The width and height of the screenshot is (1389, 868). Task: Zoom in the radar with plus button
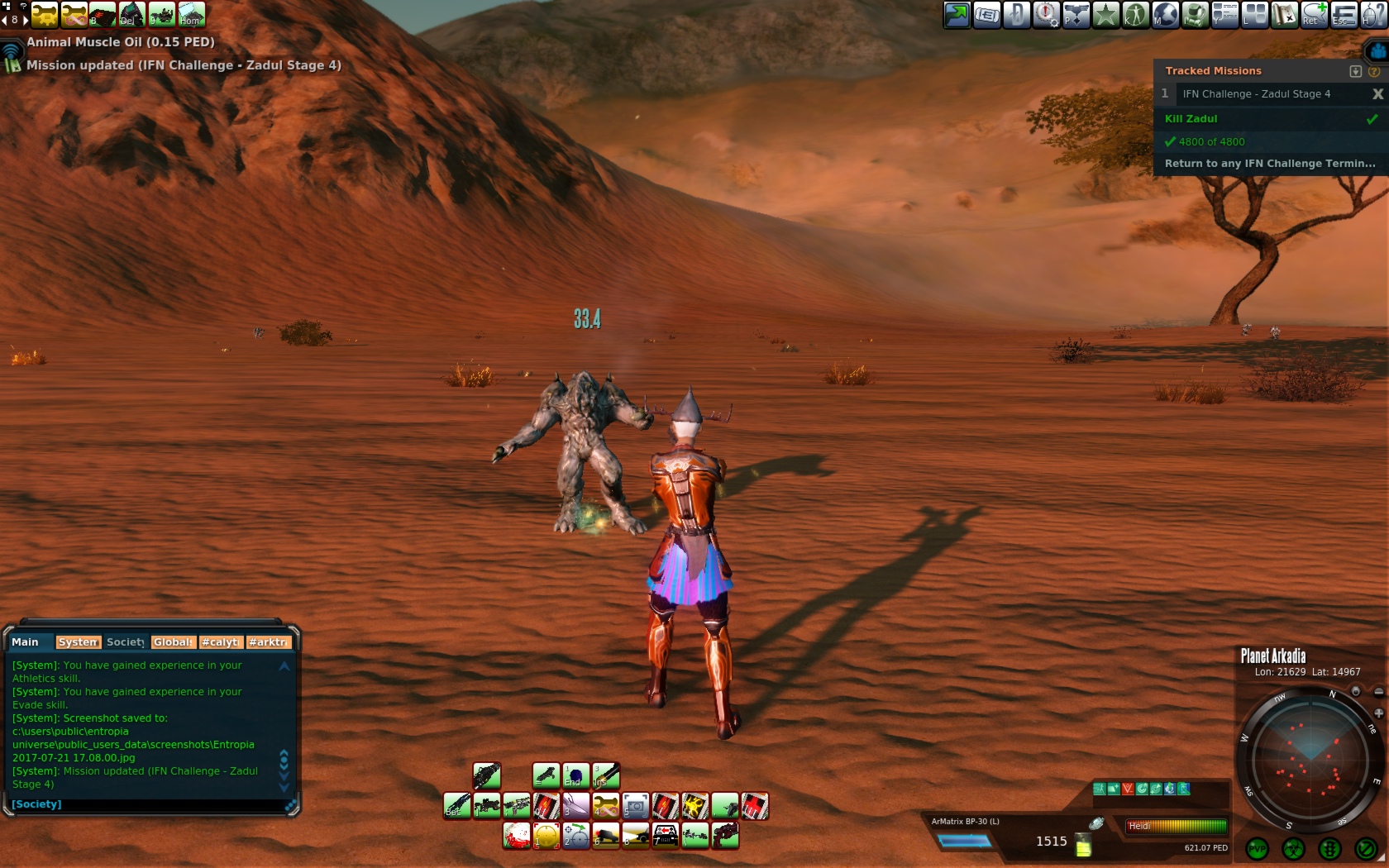[1378, 713]
